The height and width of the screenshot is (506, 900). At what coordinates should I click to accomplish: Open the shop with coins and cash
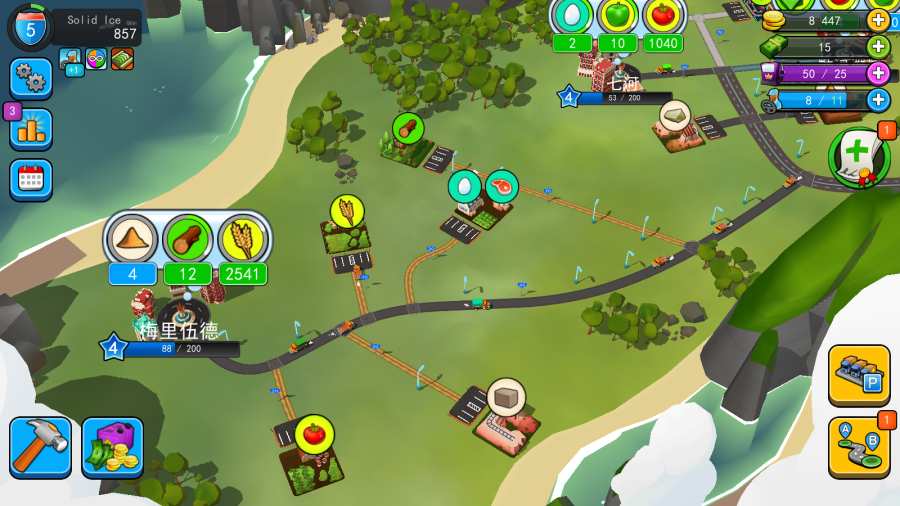pos(112,447)
